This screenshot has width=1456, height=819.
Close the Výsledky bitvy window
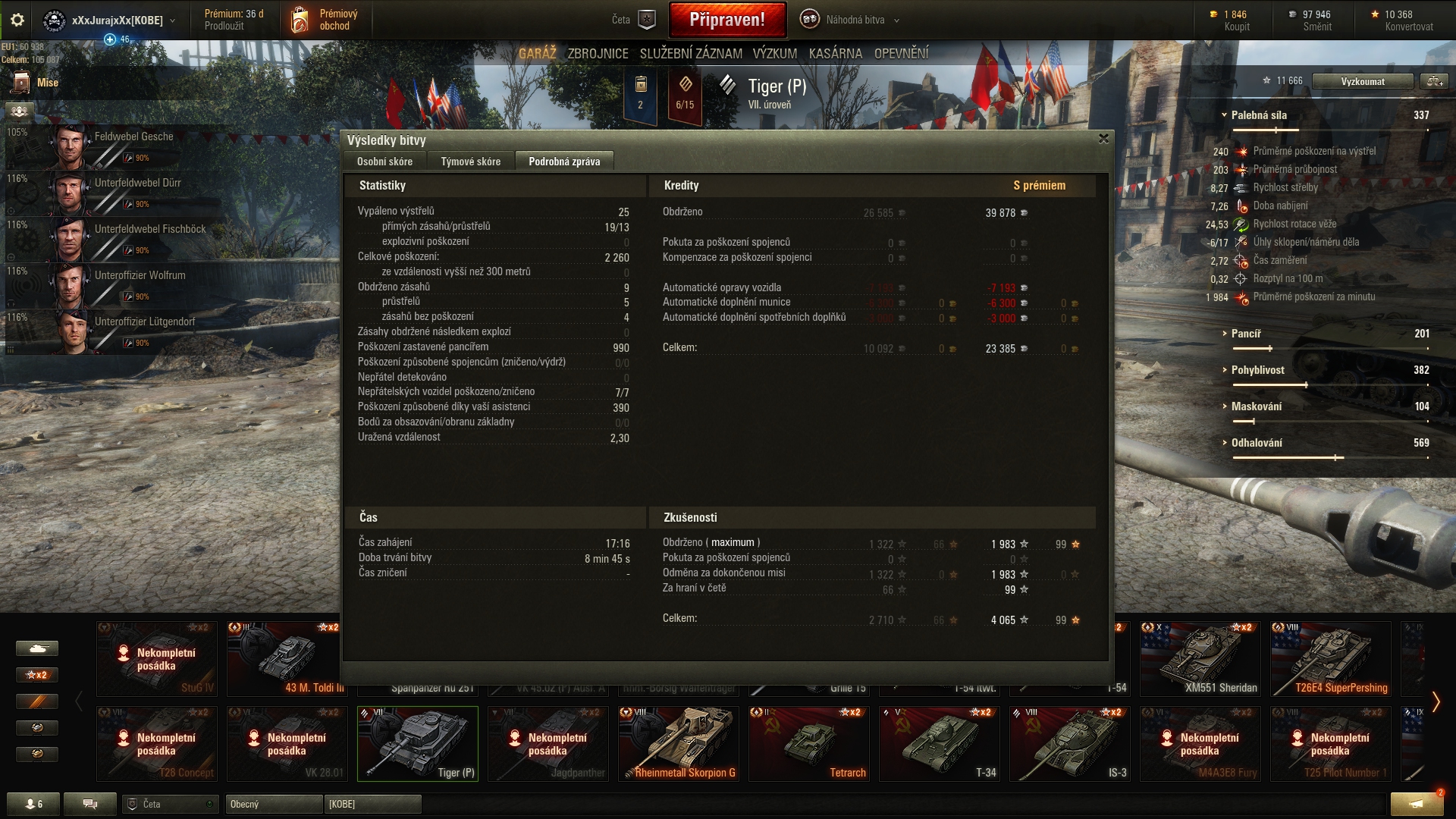pos(1103,139)
